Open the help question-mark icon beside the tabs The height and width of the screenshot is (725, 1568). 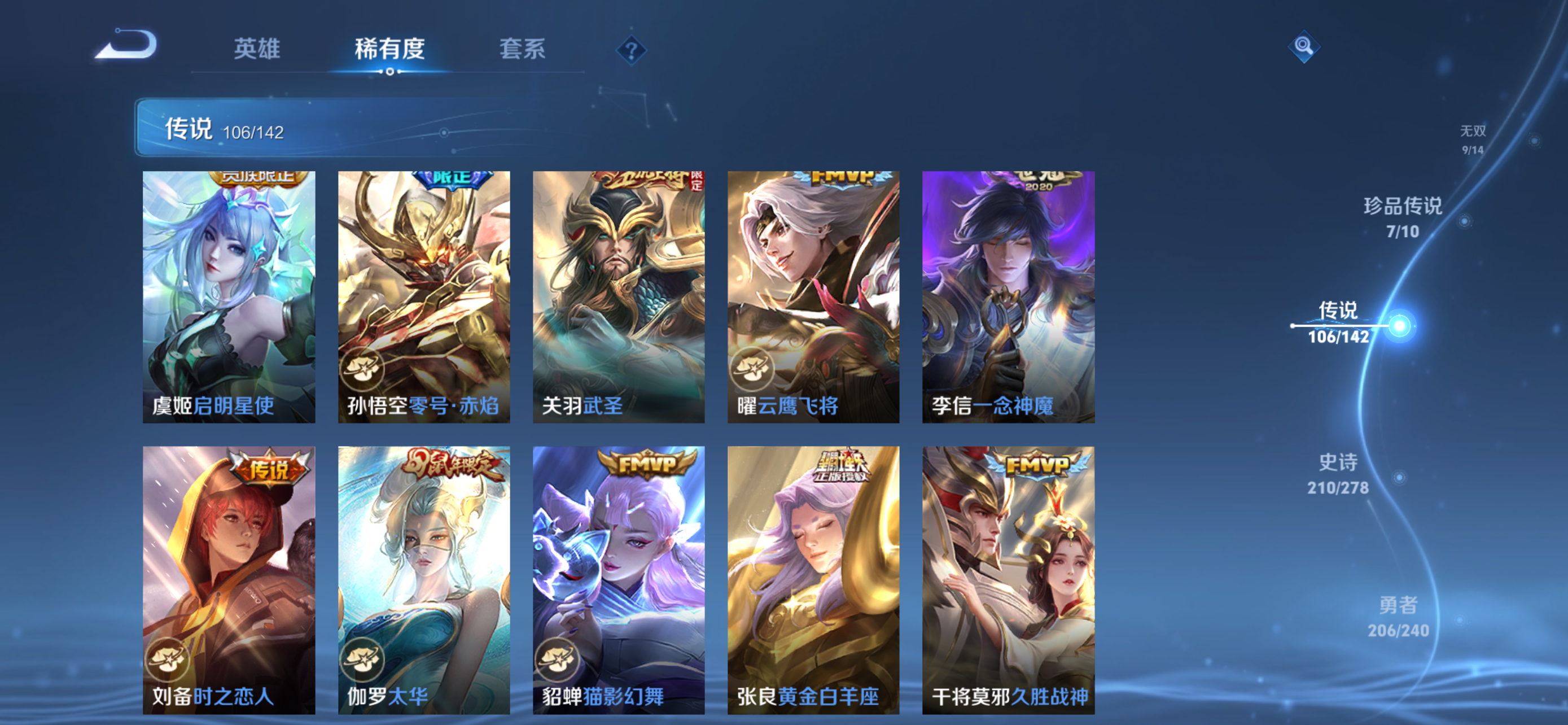(x=630, y=50)
